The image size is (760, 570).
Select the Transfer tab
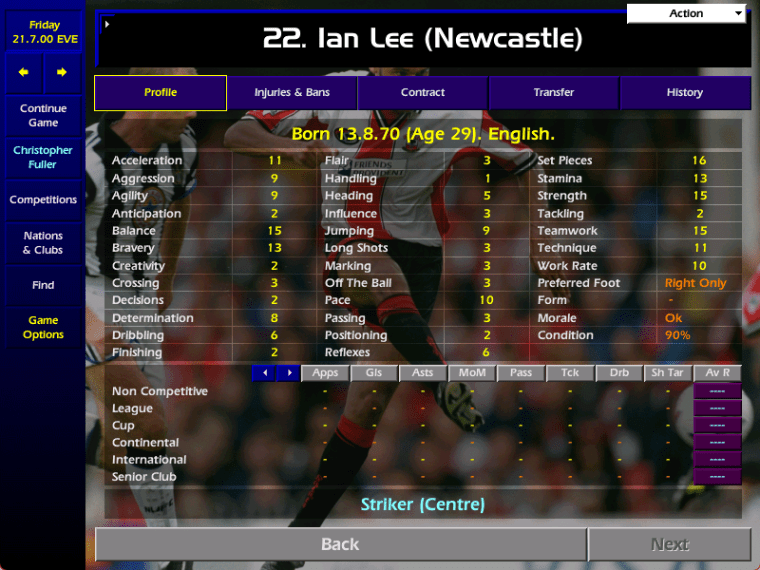[x=554, y=93]
